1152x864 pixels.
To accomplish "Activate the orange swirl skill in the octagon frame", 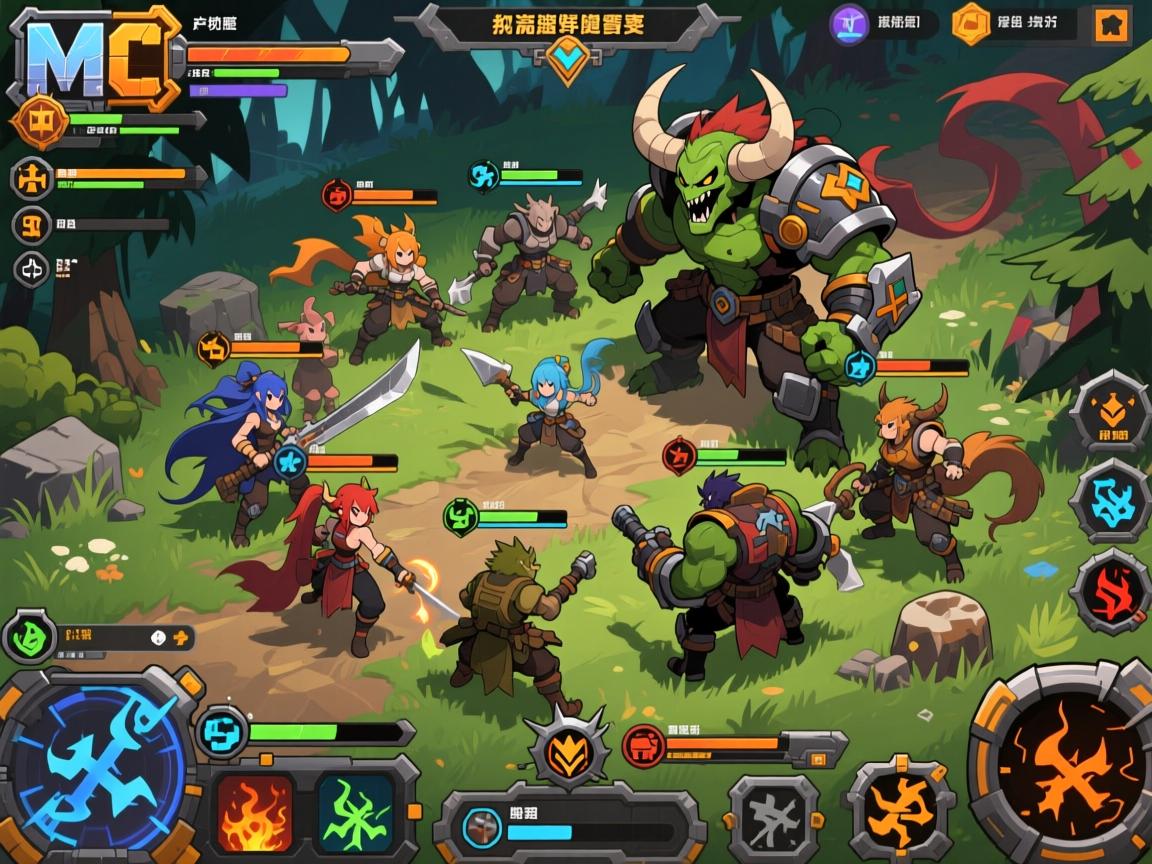I will coord(898,808).
